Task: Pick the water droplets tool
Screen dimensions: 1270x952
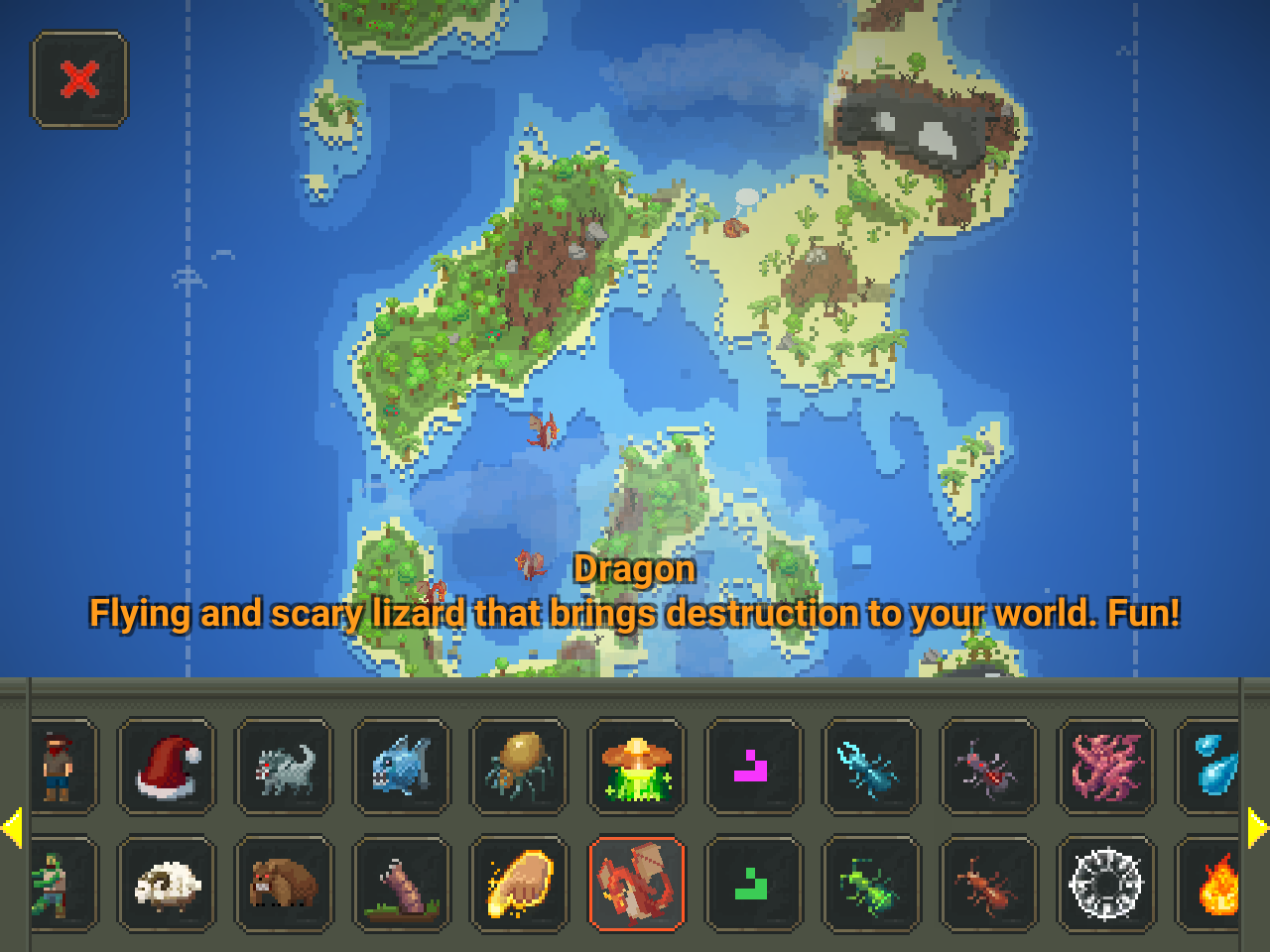Action: click(x=1222, y=767)
